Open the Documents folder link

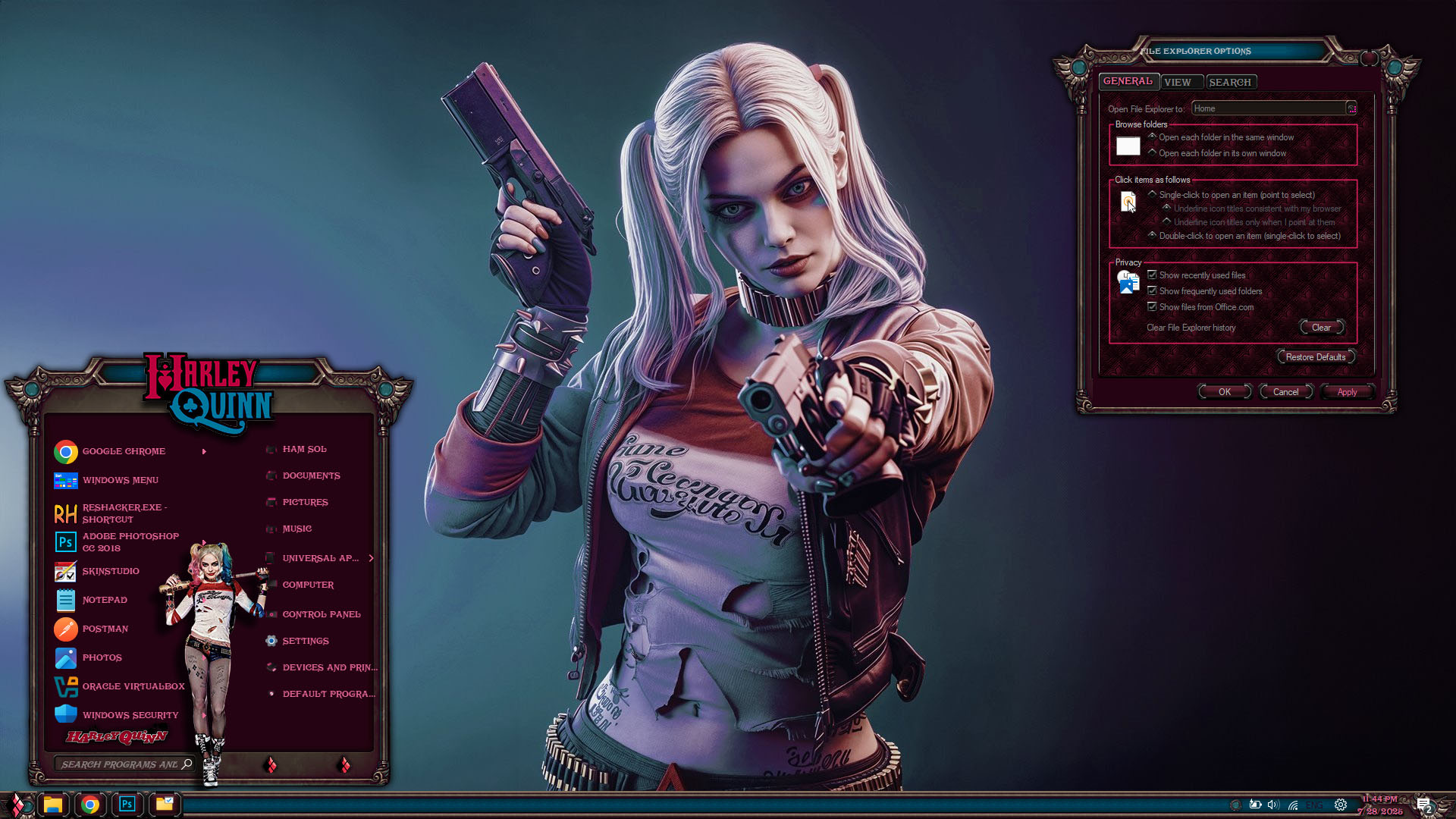click(x=311, y=475)
